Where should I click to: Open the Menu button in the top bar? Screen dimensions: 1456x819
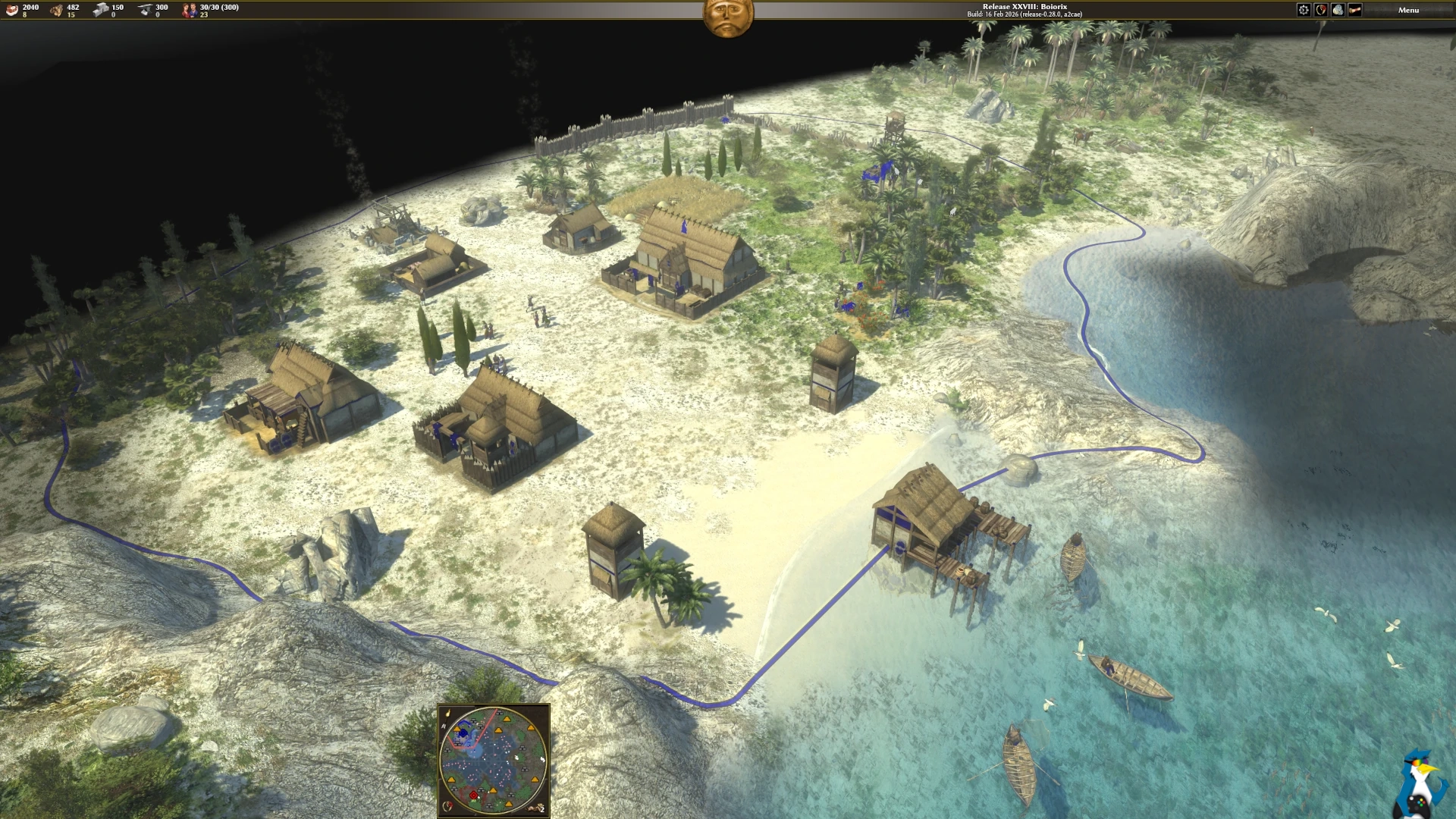[x=1408, y=10]
